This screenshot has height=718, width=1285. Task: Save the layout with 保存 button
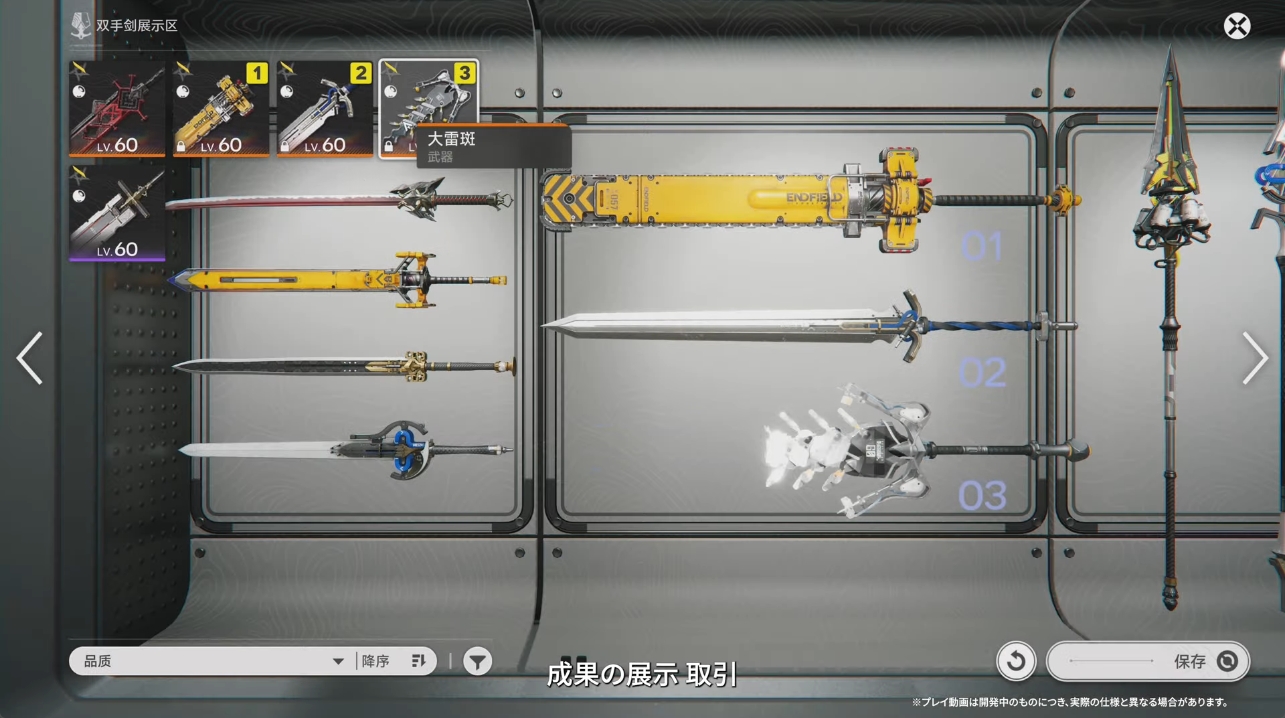pos(1148,661)
